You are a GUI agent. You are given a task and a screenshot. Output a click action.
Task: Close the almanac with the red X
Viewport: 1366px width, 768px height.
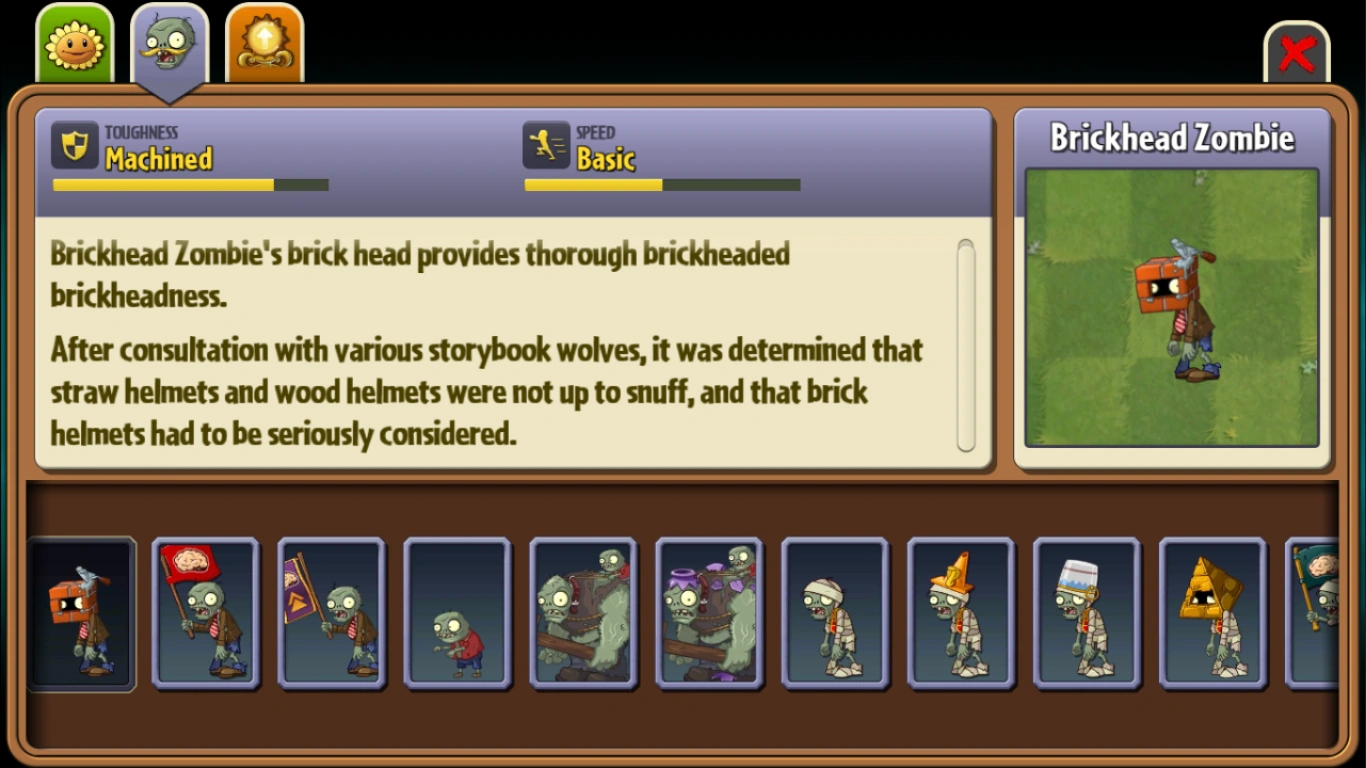tap(1297, 55)
